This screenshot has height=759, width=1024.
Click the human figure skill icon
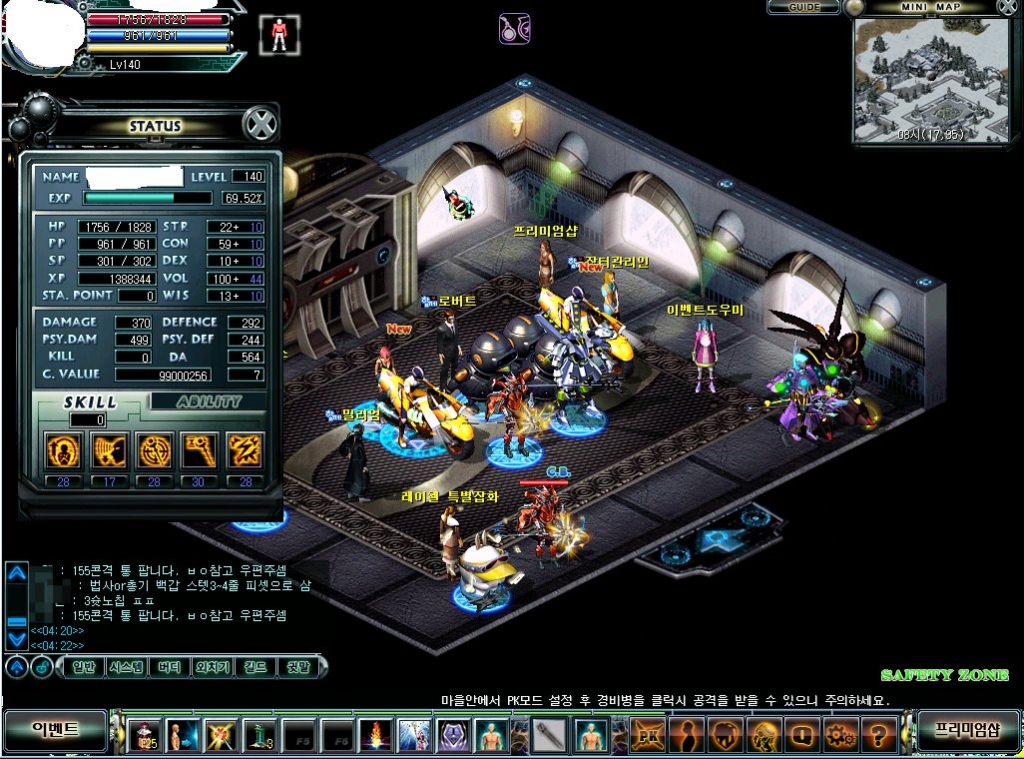pyautogui.click(x=63, y=451)
